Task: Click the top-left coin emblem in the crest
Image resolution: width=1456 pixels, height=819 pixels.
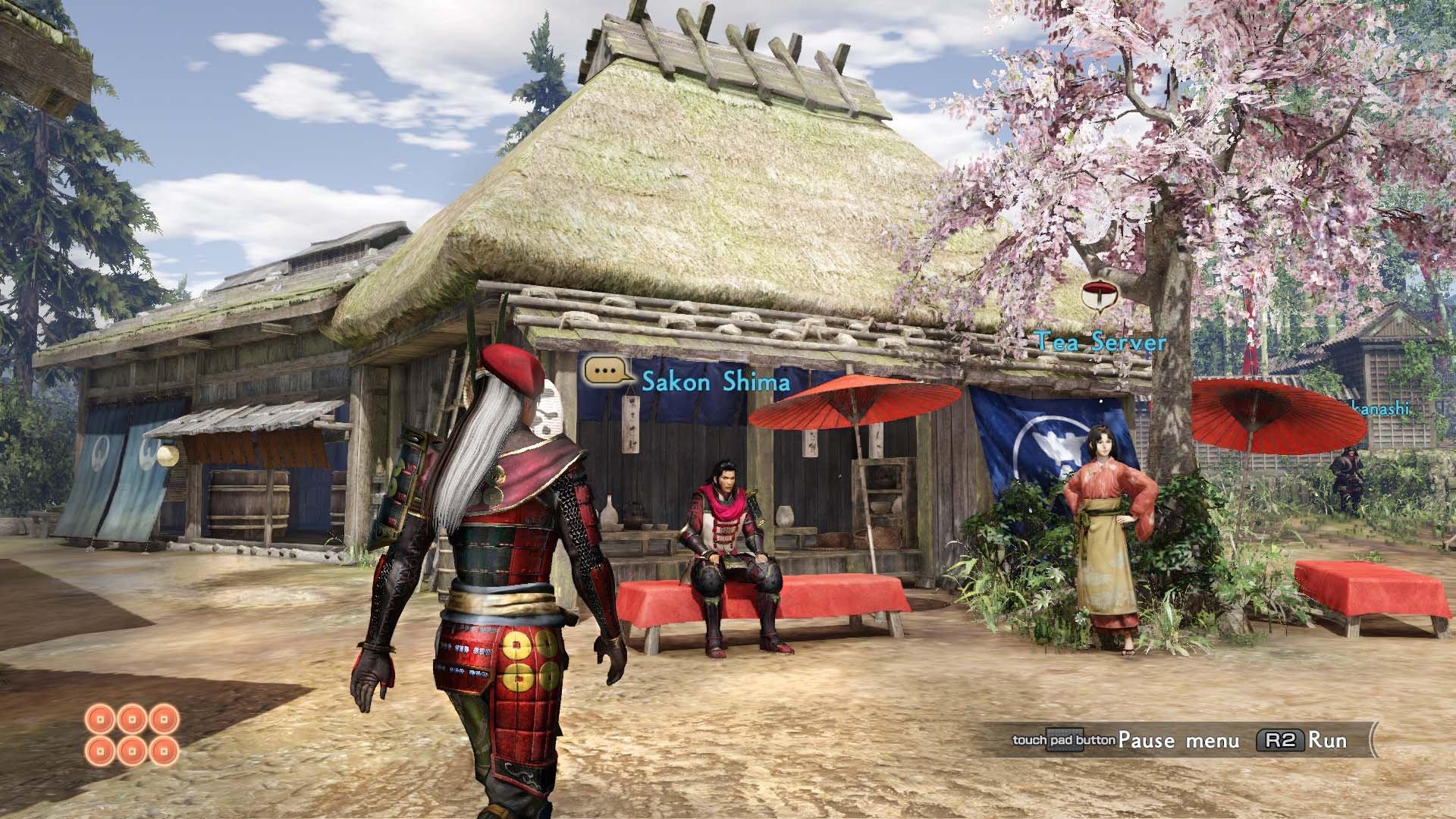Action: (100, 719)
